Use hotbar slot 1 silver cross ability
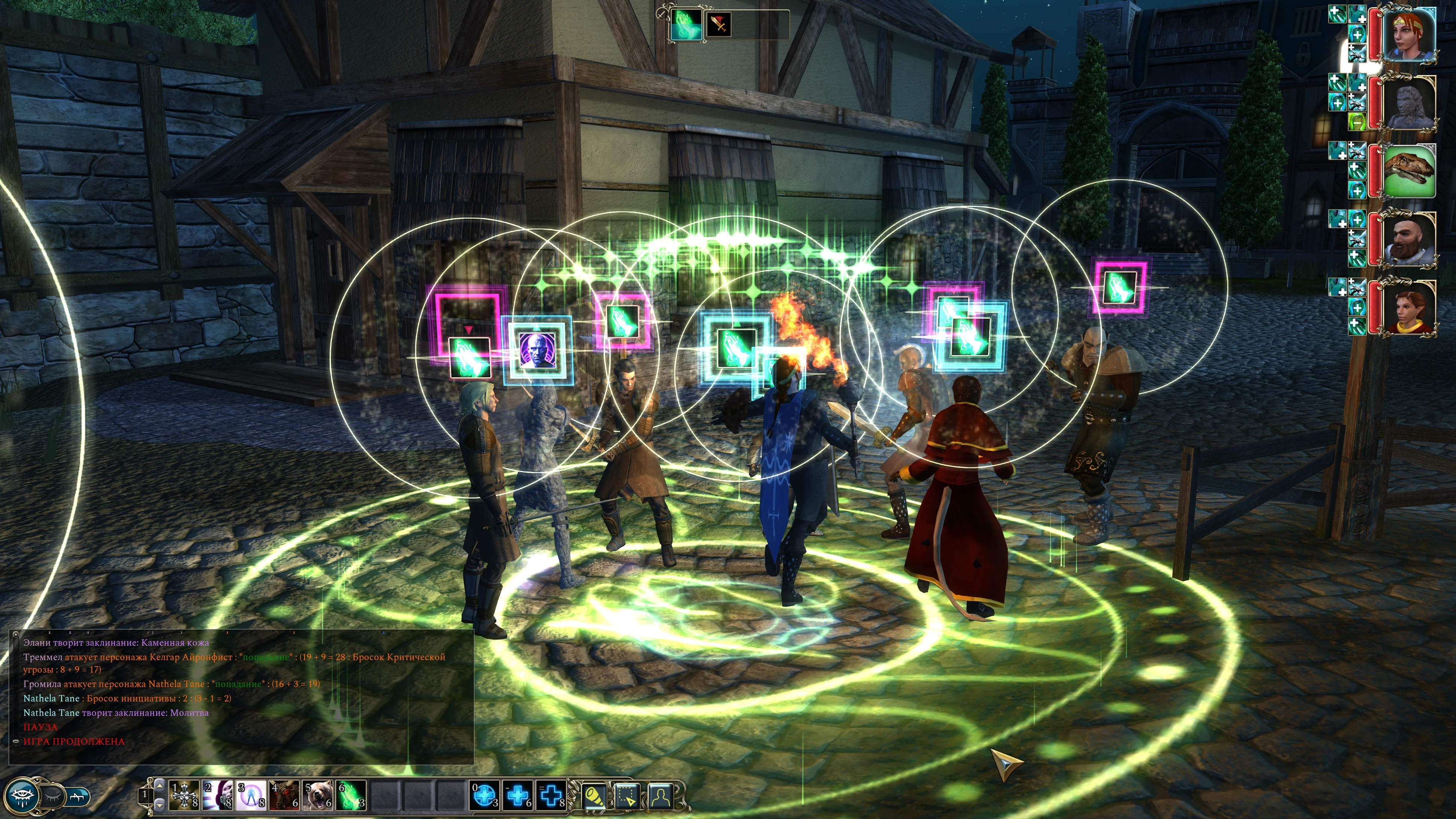 click(x=185, y=795)
